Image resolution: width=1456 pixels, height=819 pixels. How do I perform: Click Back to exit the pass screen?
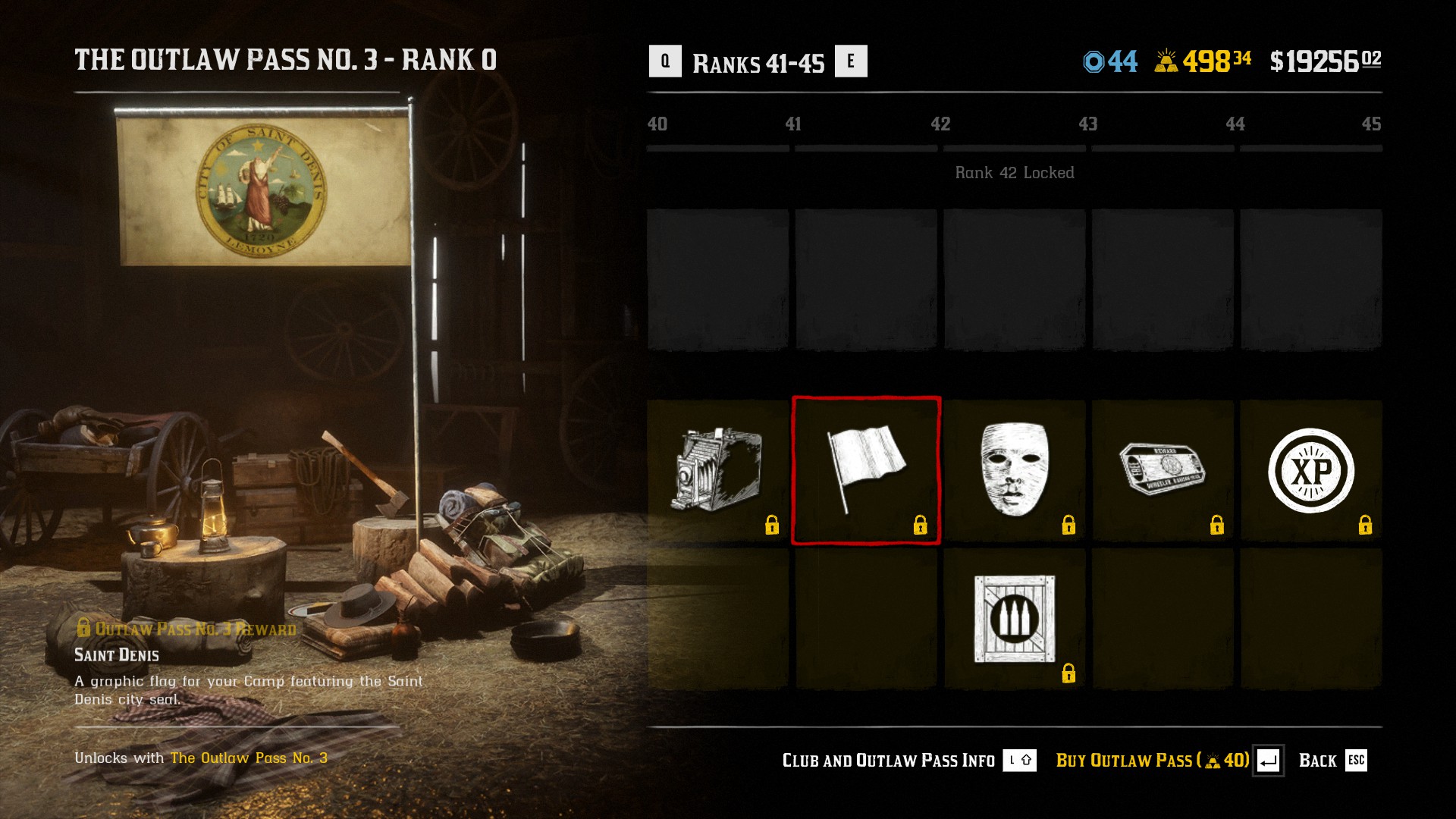pyautogui.click(x=1319, y=761)
